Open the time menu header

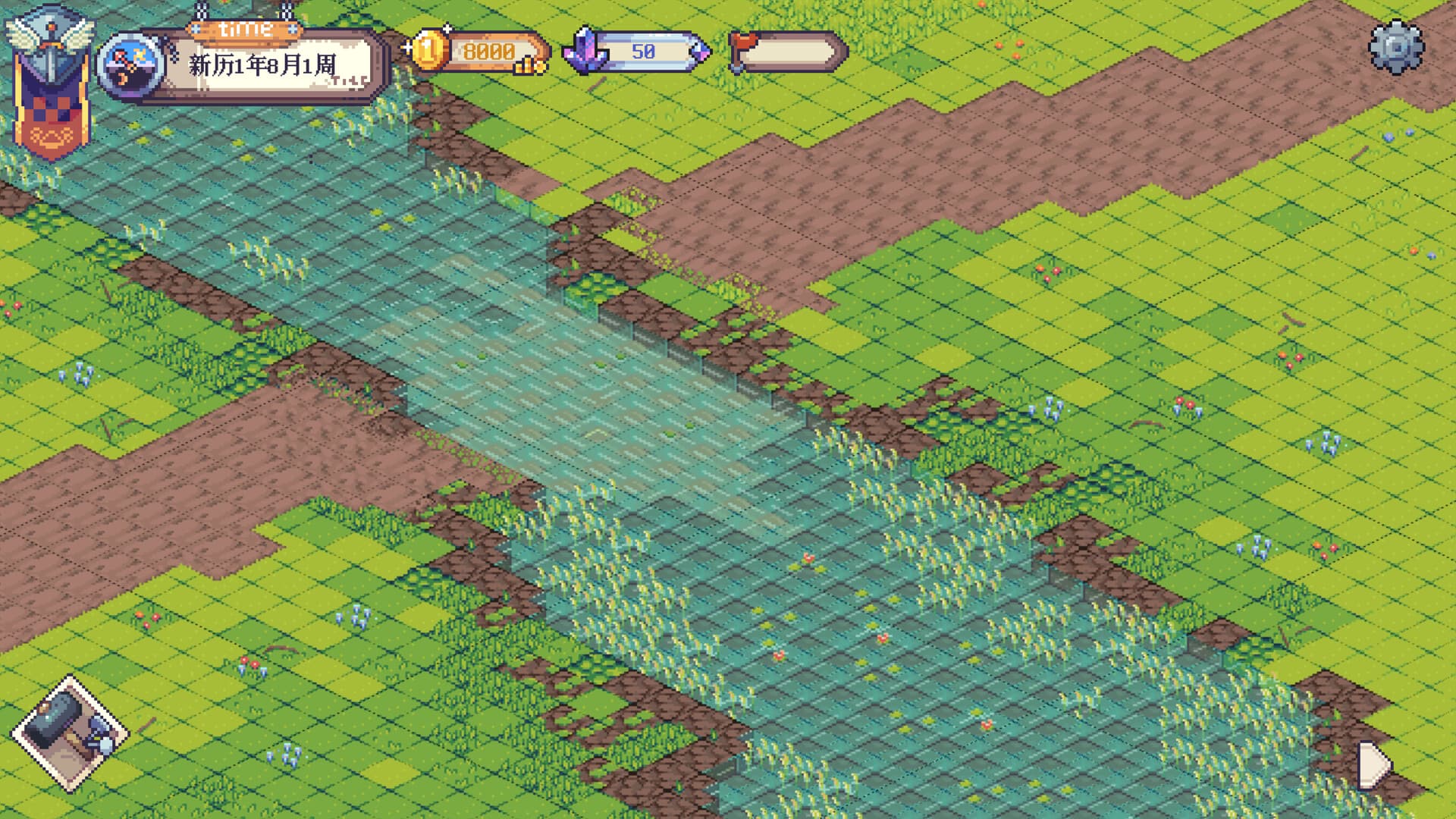click(x=243, y=29)
